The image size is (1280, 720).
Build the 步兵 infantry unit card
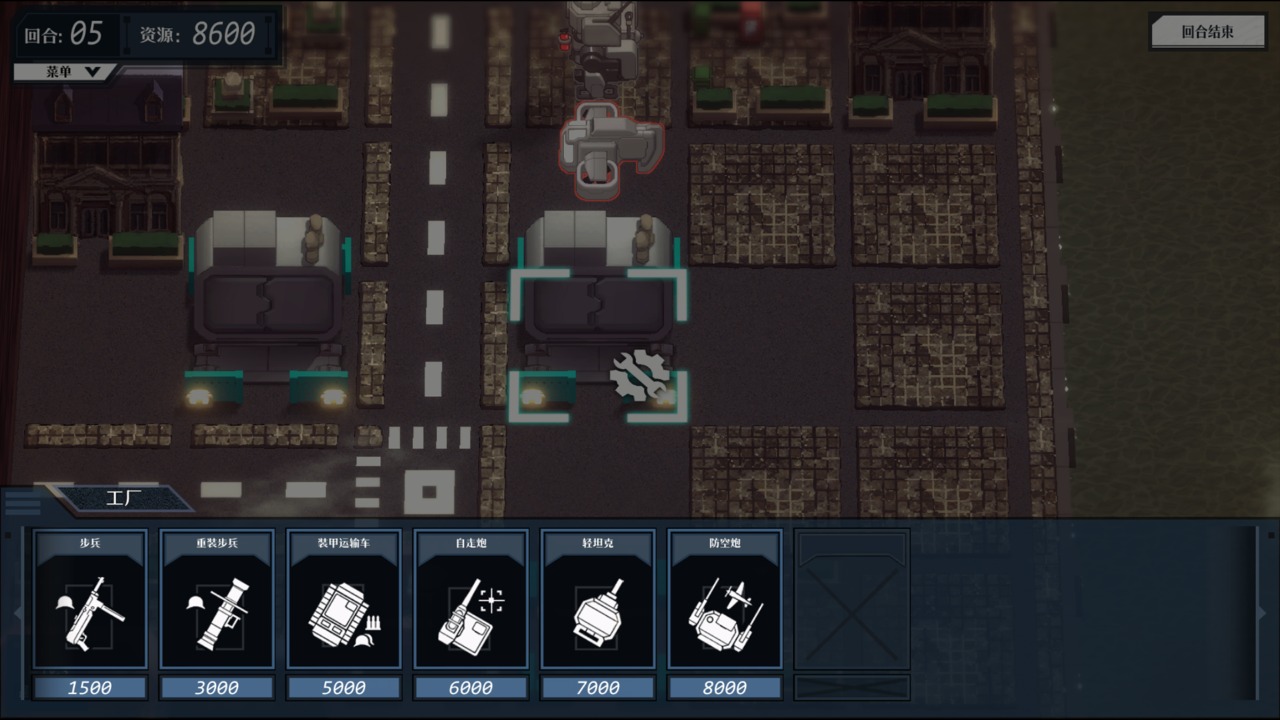(x=90, y=600)
